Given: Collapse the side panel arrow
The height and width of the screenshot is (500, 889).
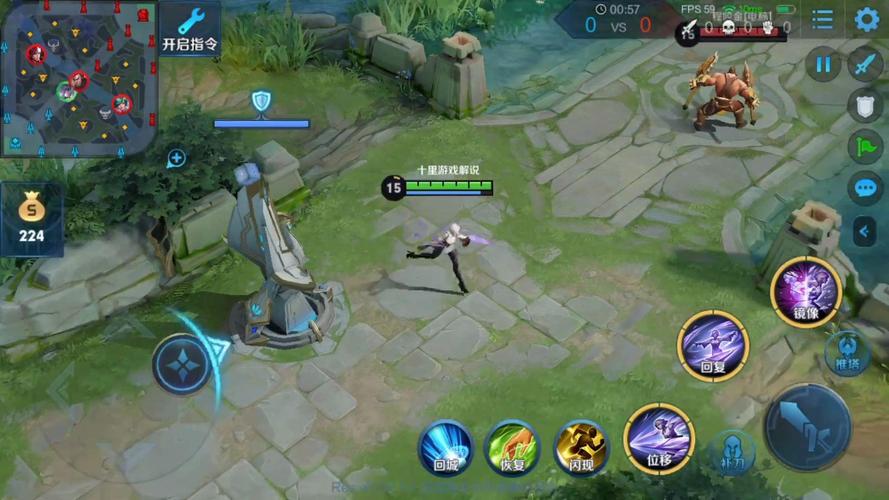Looking at the screenshot, I should point(865,232).
